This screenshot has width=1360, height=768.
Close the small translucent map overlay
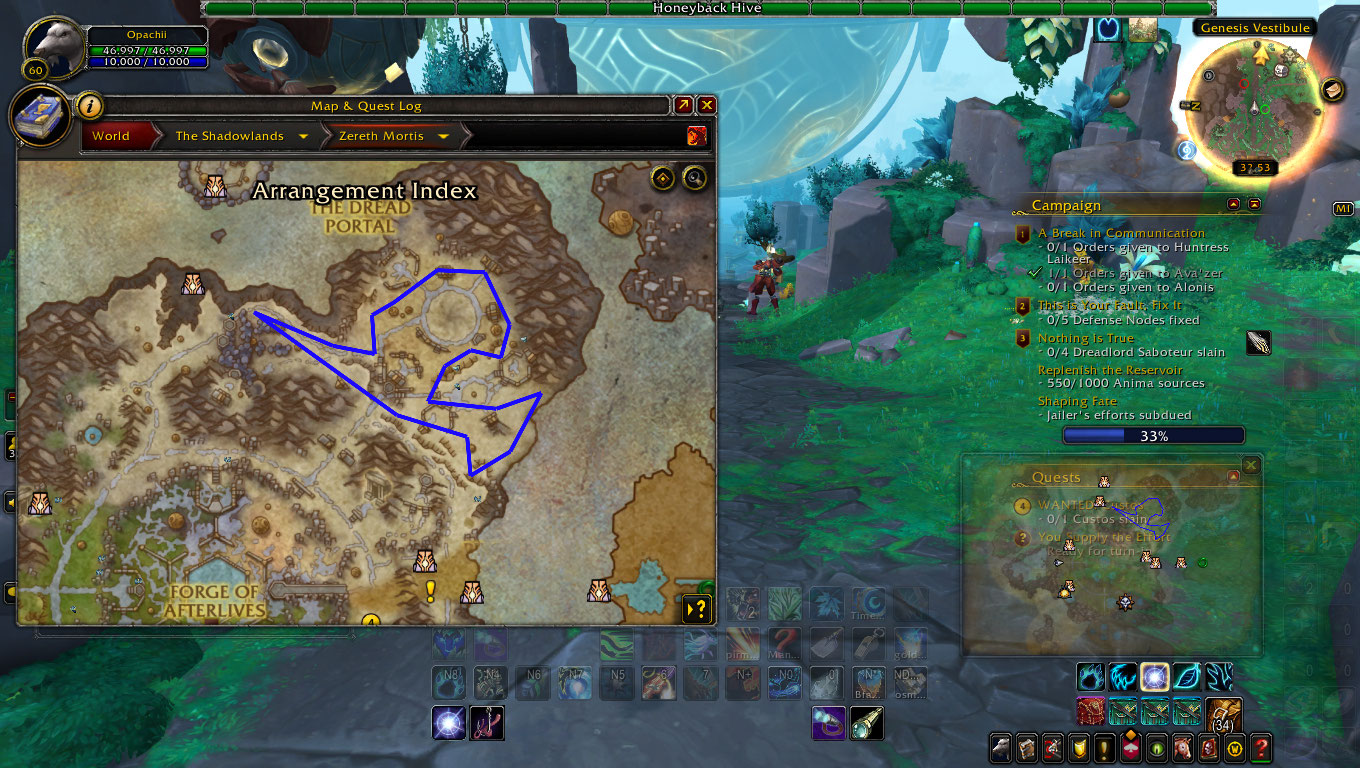1250,465
